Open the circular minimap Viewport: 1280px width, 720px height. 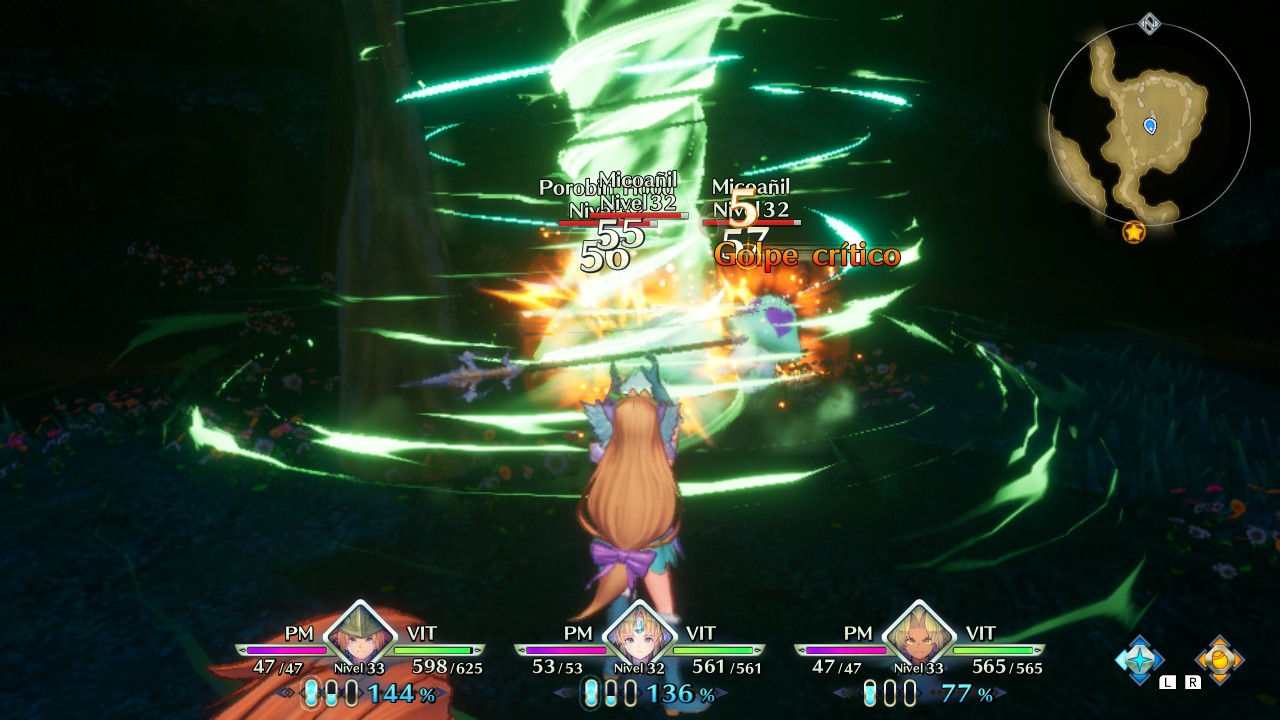(1149, 125)
